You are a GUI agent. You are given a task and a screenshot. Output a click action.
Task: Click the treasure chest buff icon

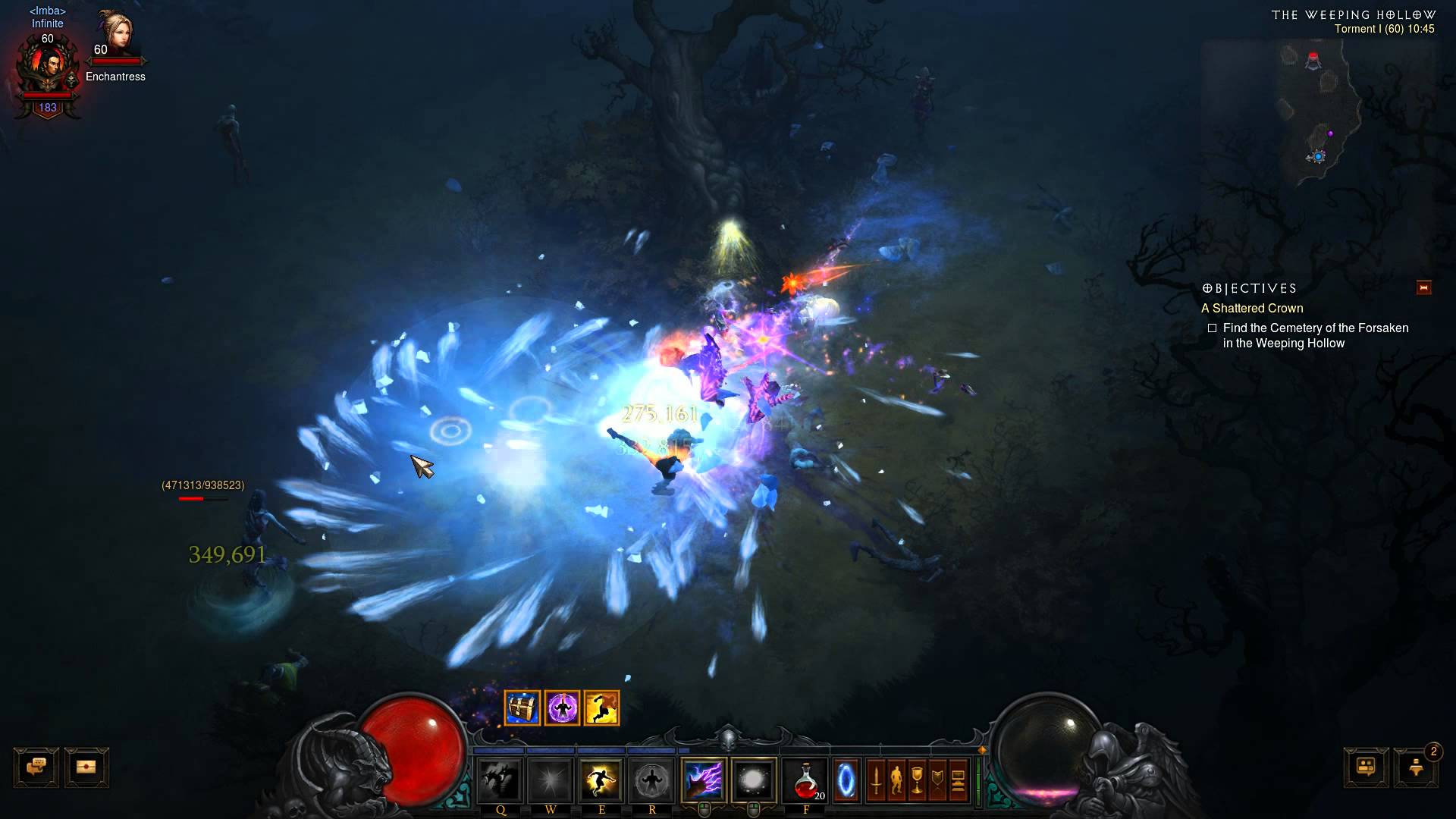point(522,708)
